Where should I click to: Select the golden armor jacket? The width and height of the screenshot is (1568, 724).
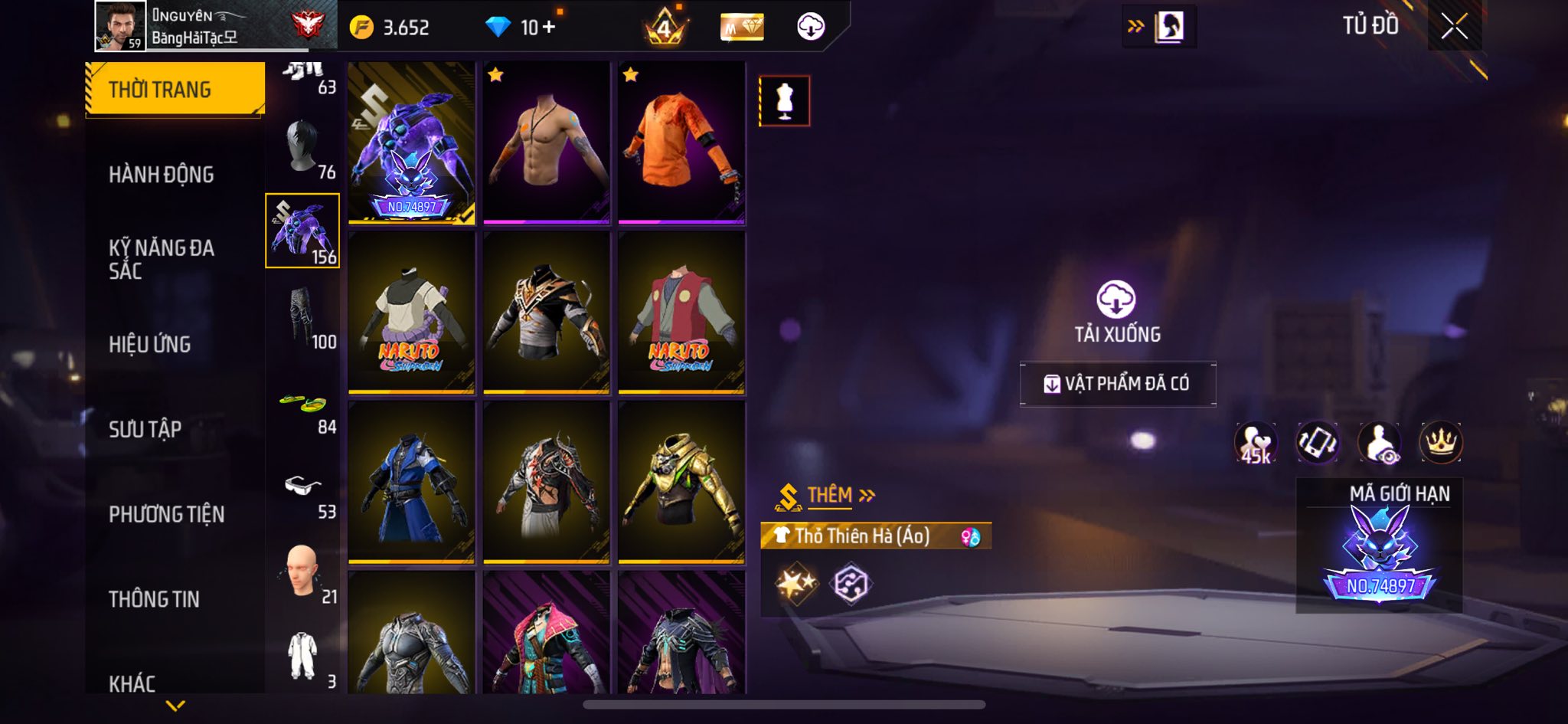tap(681, 483)
